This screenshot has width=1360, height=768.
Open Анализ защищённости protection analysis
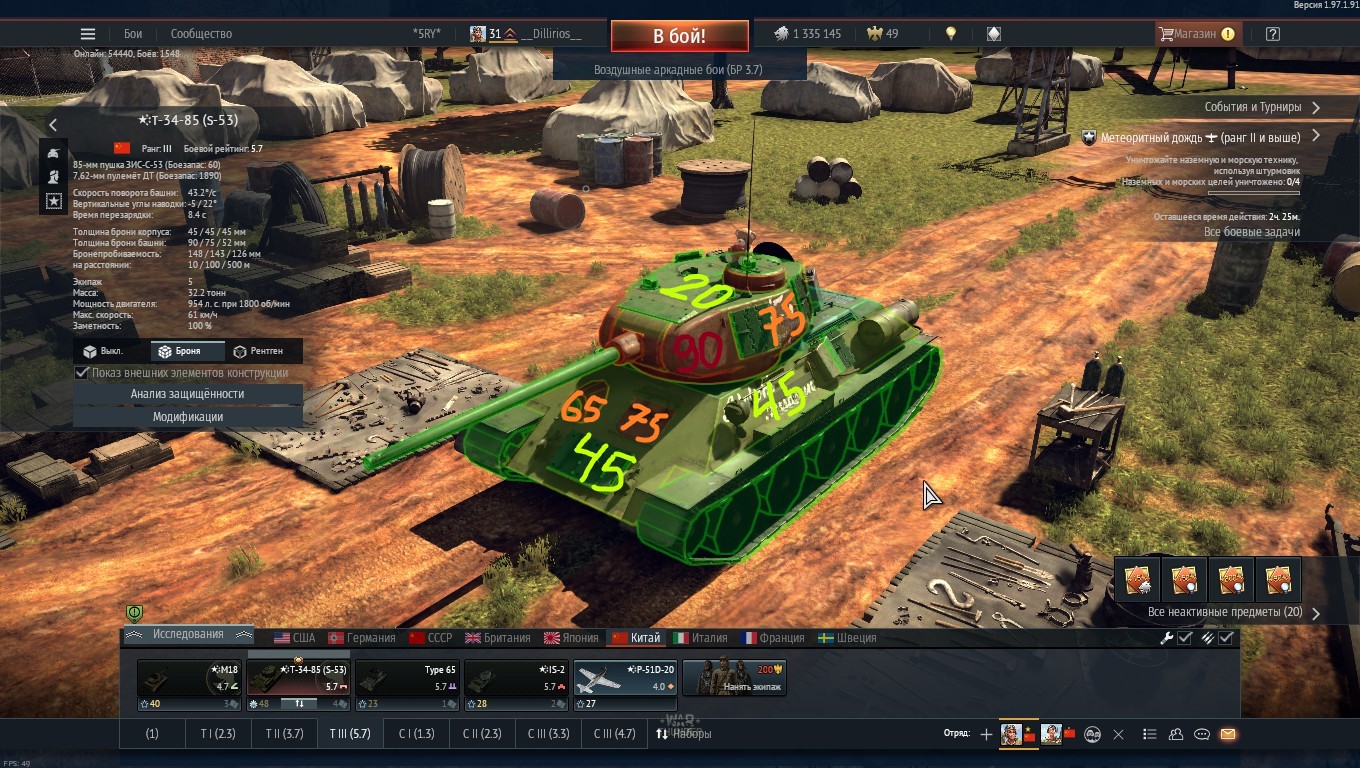coord(187,394)
